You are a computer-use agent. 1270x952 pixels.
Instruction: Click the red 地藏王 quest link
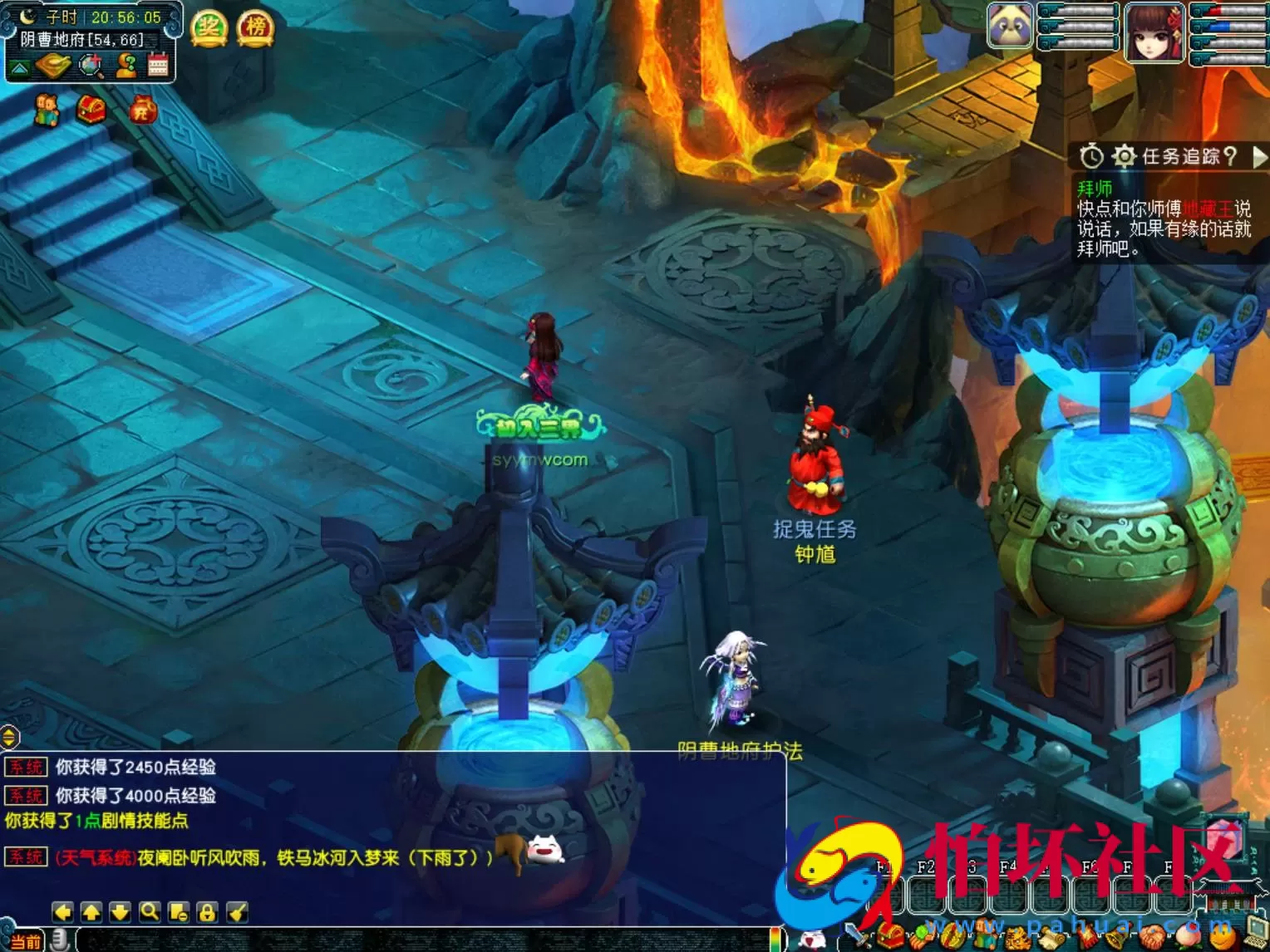tap(1207, 209)
